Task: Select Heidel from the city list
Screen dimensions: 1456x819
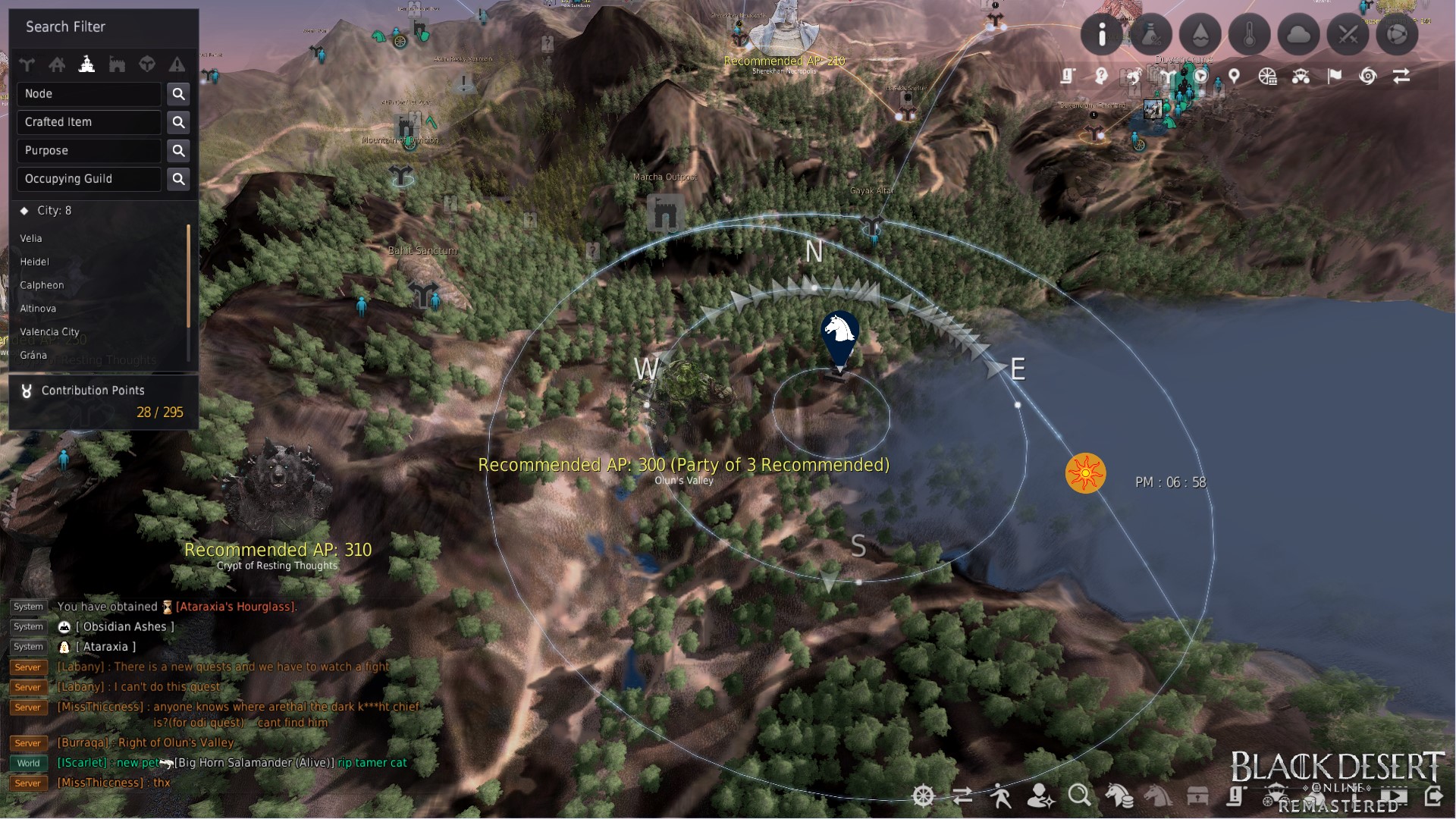Action: 36,262
